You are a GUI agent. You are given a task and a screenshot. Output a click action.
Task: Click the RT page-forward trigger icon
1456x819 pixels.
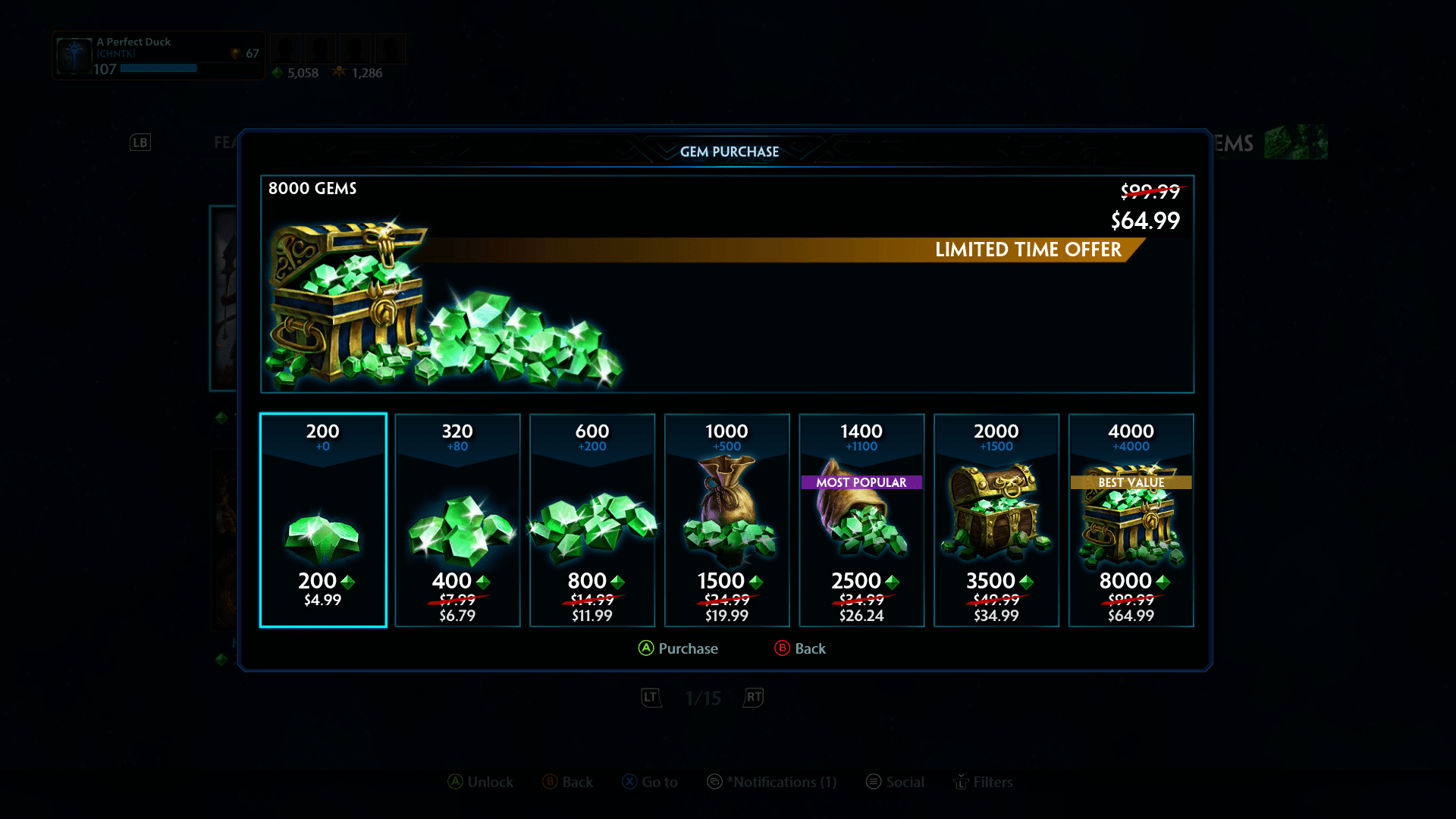click(752, 698)
